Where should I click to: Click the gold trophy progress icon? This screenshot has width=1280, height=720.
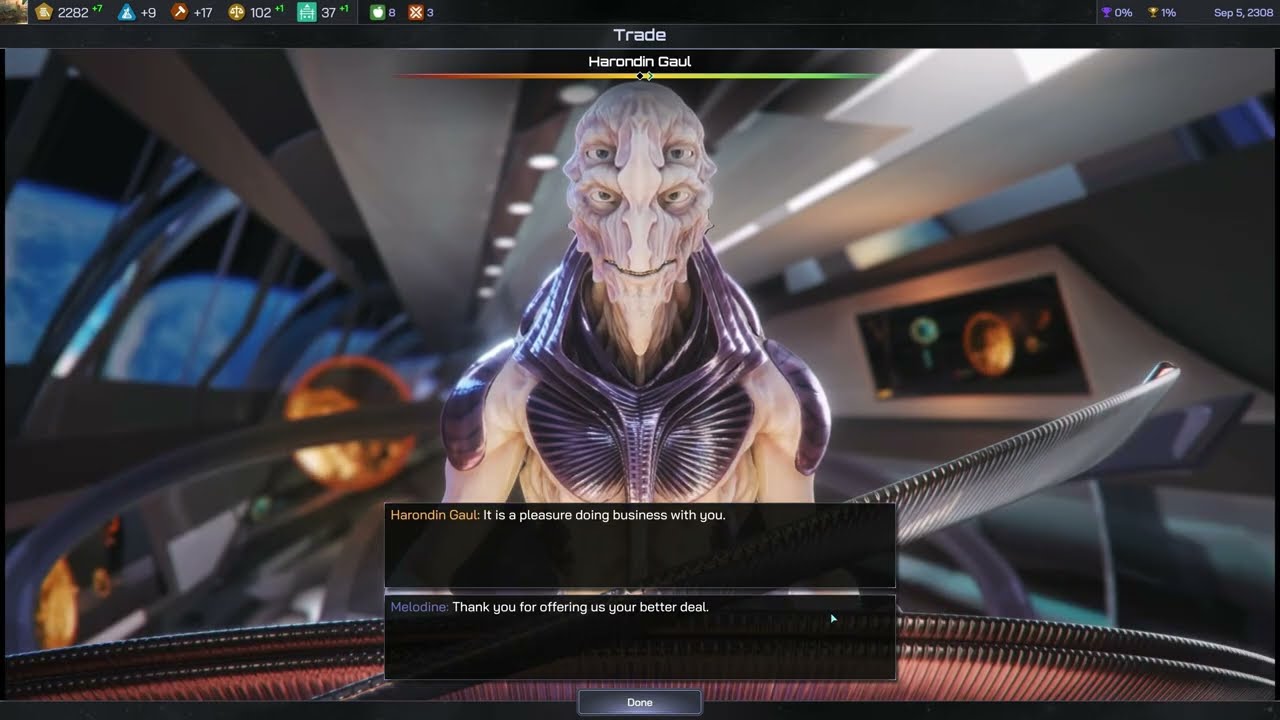(x=1152, y=13)
